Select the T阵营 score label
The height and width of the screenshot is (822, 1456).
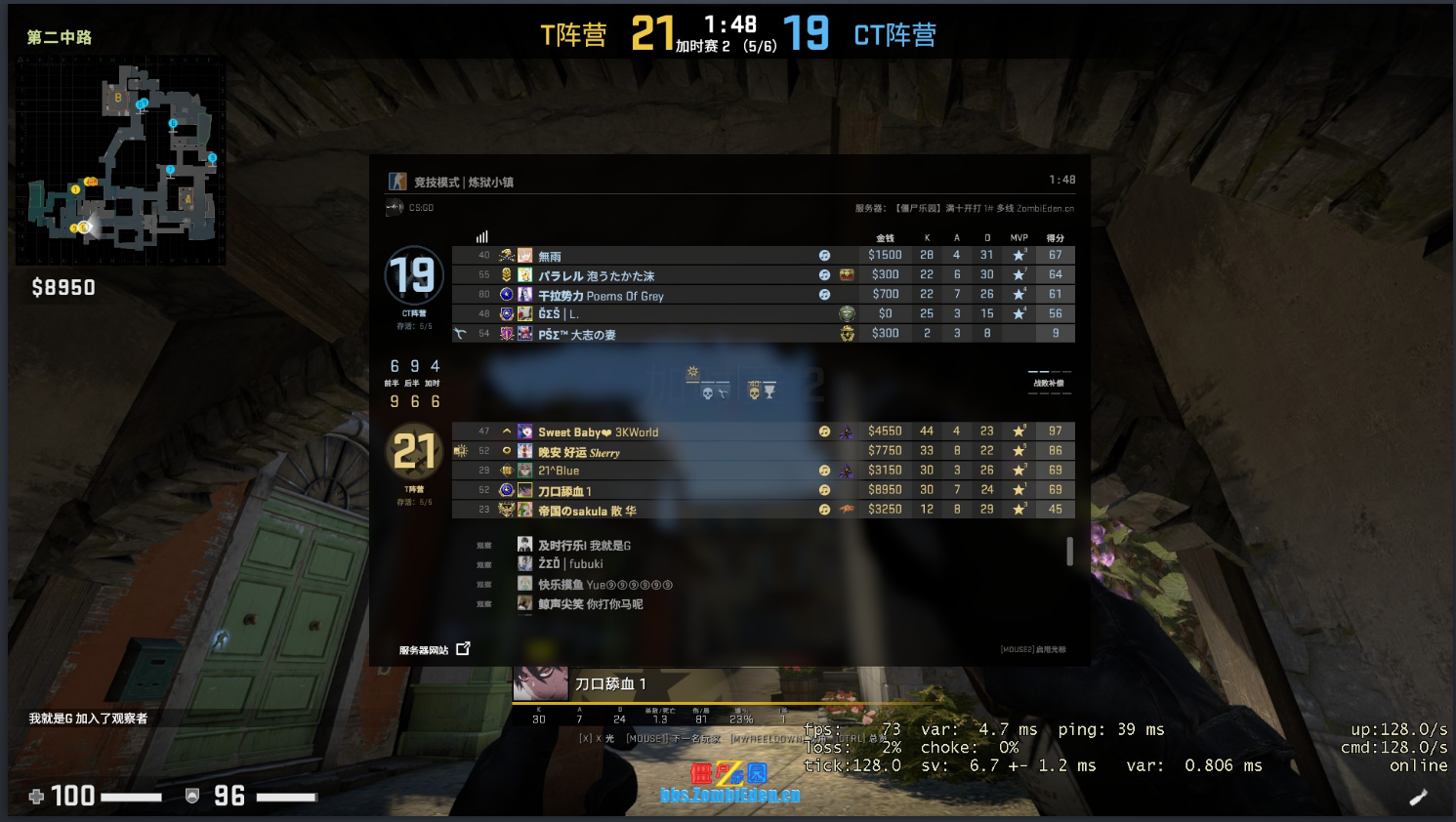tap(574, 32)
